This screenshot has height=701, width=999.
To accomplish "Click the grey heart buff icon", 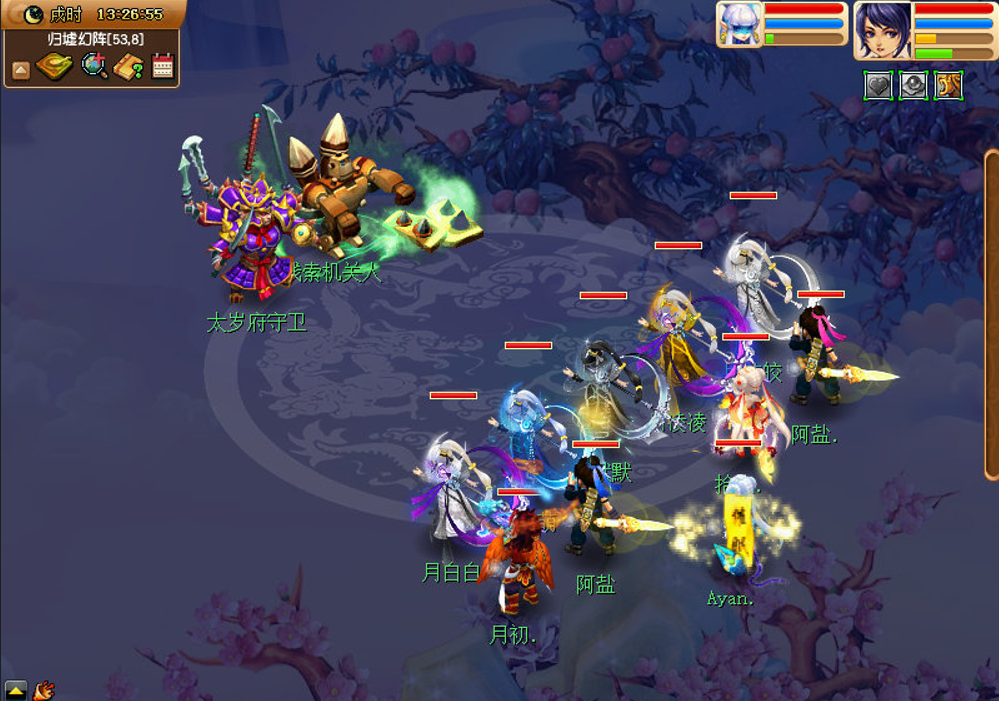I will point(878,86).
